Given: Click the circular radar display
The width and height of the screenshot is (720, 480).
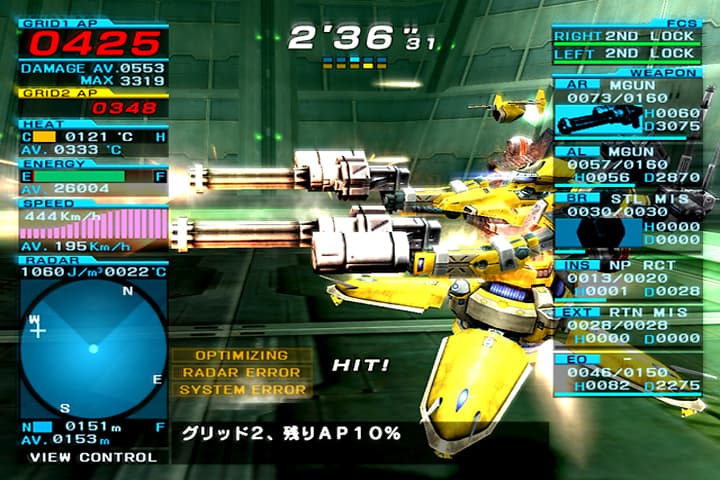Looking at the screenshot, I should [x=93, y=348].
